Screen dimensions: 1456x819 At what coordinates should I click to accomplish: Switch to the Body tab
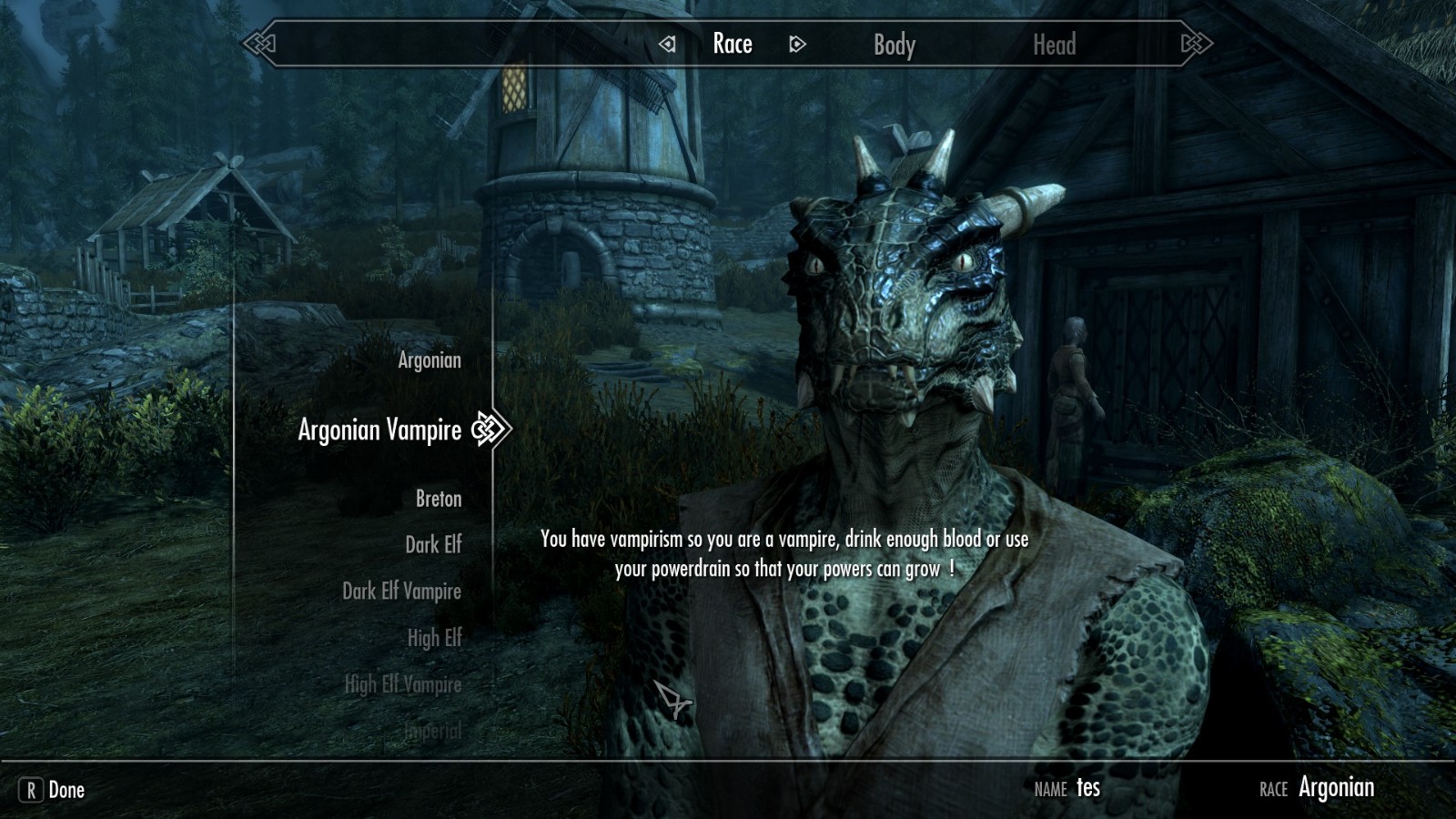[894, 45]
